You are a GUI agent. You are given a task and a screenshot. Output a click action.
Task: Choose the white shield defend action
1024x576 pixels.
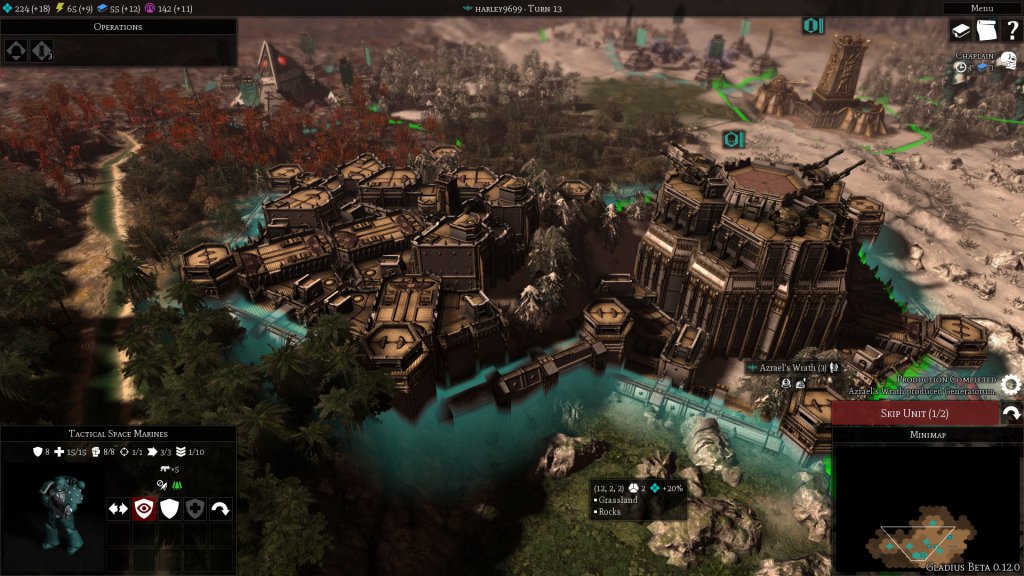170,508
